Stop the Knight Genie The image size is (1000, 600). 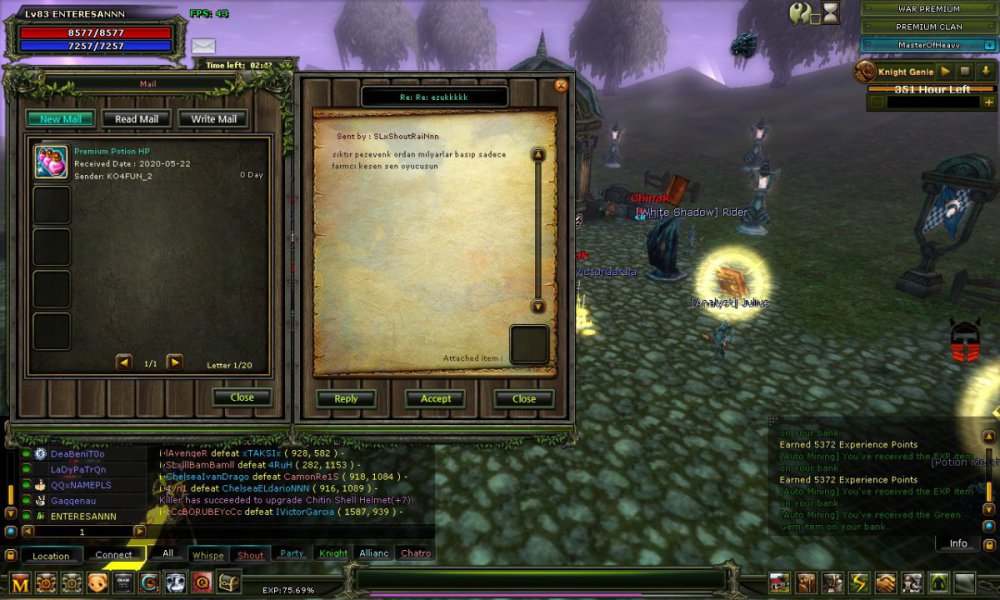[x=965, y=72]
